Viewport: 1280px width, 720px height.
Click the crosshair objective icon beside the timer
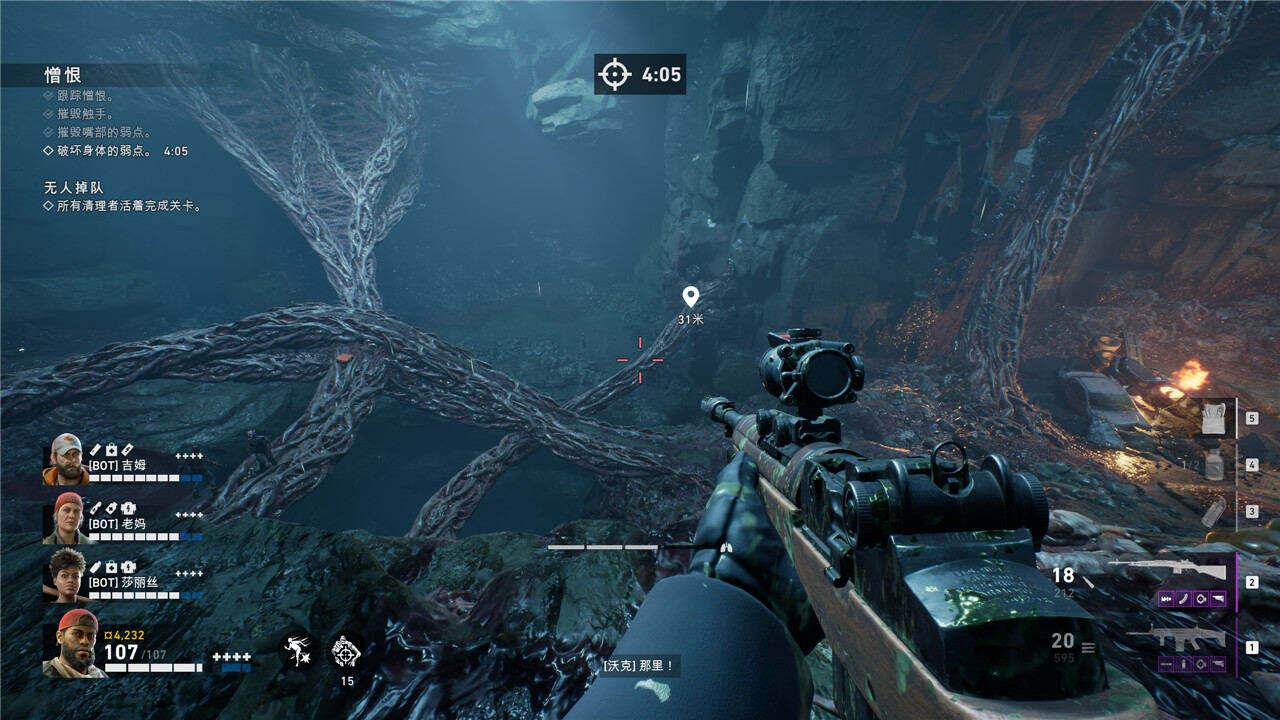point(615,74)
